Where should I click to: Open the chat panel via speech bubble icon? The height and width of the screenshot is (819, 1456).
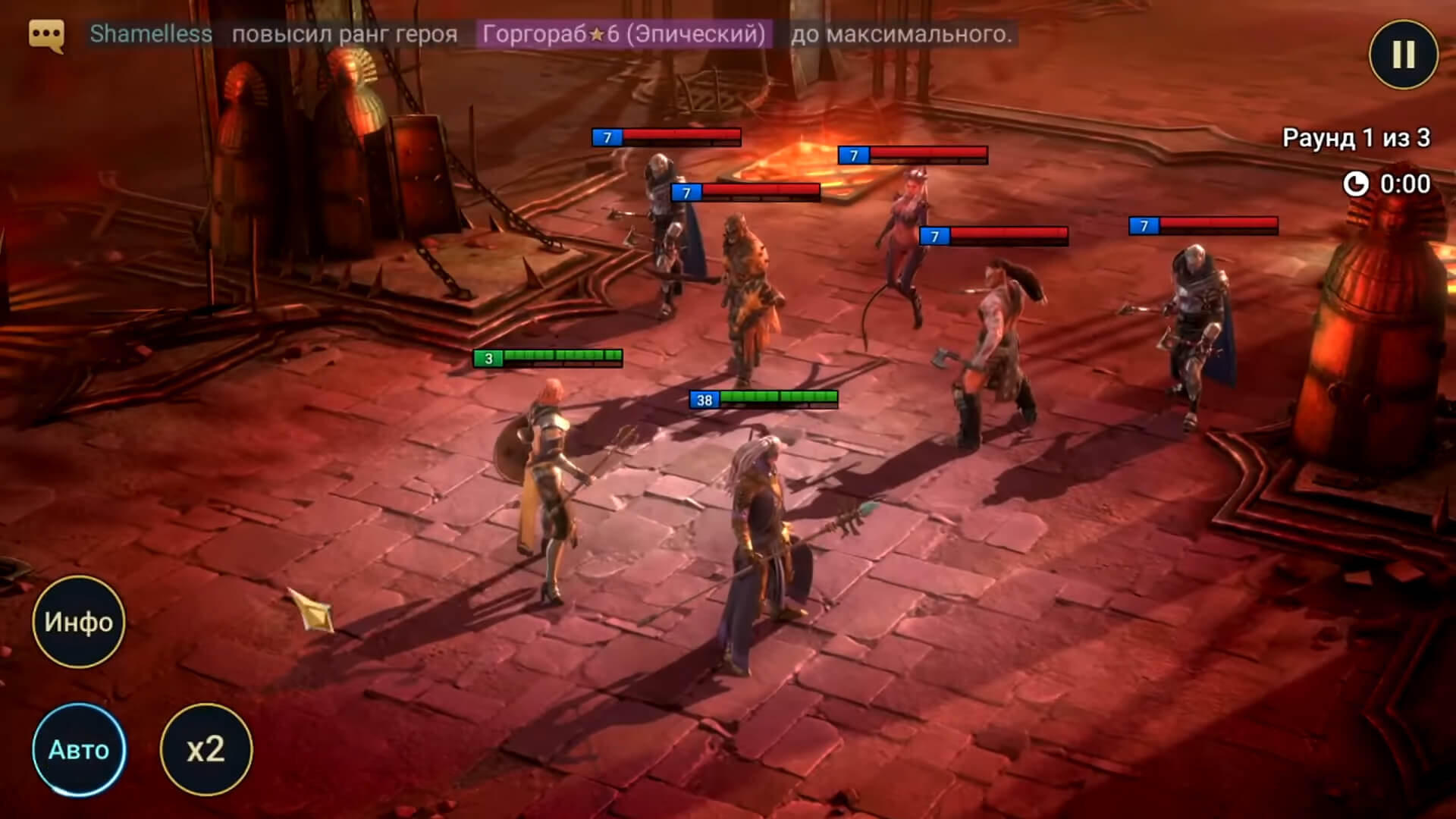click(x=45, y=34)
